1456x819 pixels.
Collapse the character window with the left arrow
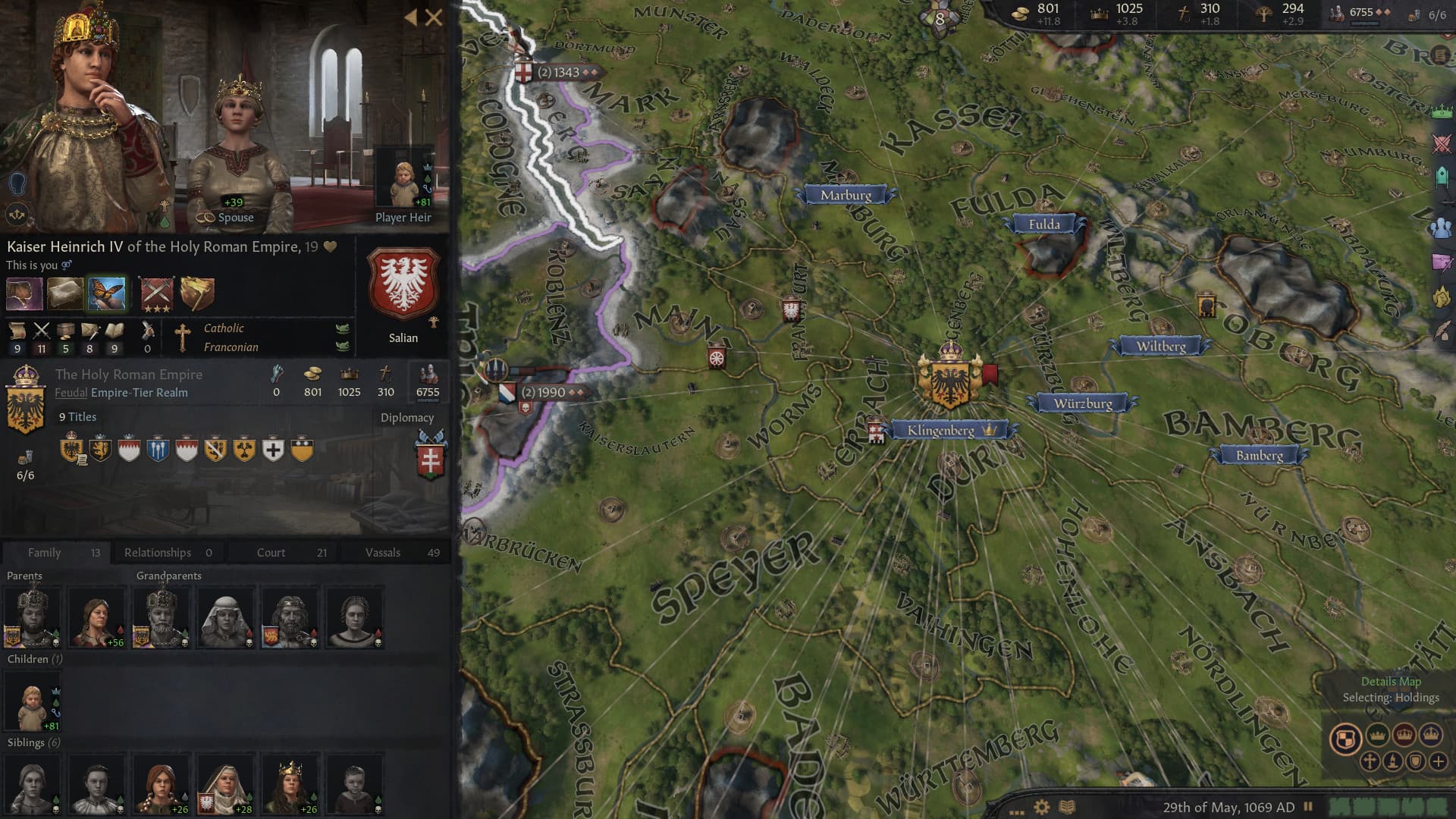409,17
